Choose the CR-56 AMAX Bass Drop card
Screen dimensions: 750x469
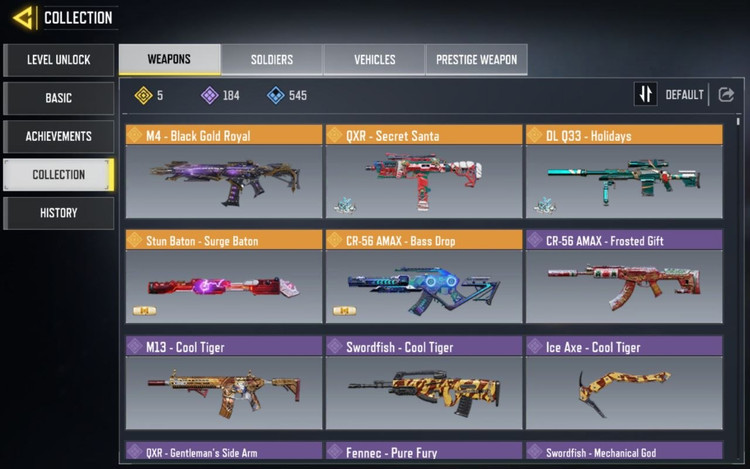[x=424, y=277]
